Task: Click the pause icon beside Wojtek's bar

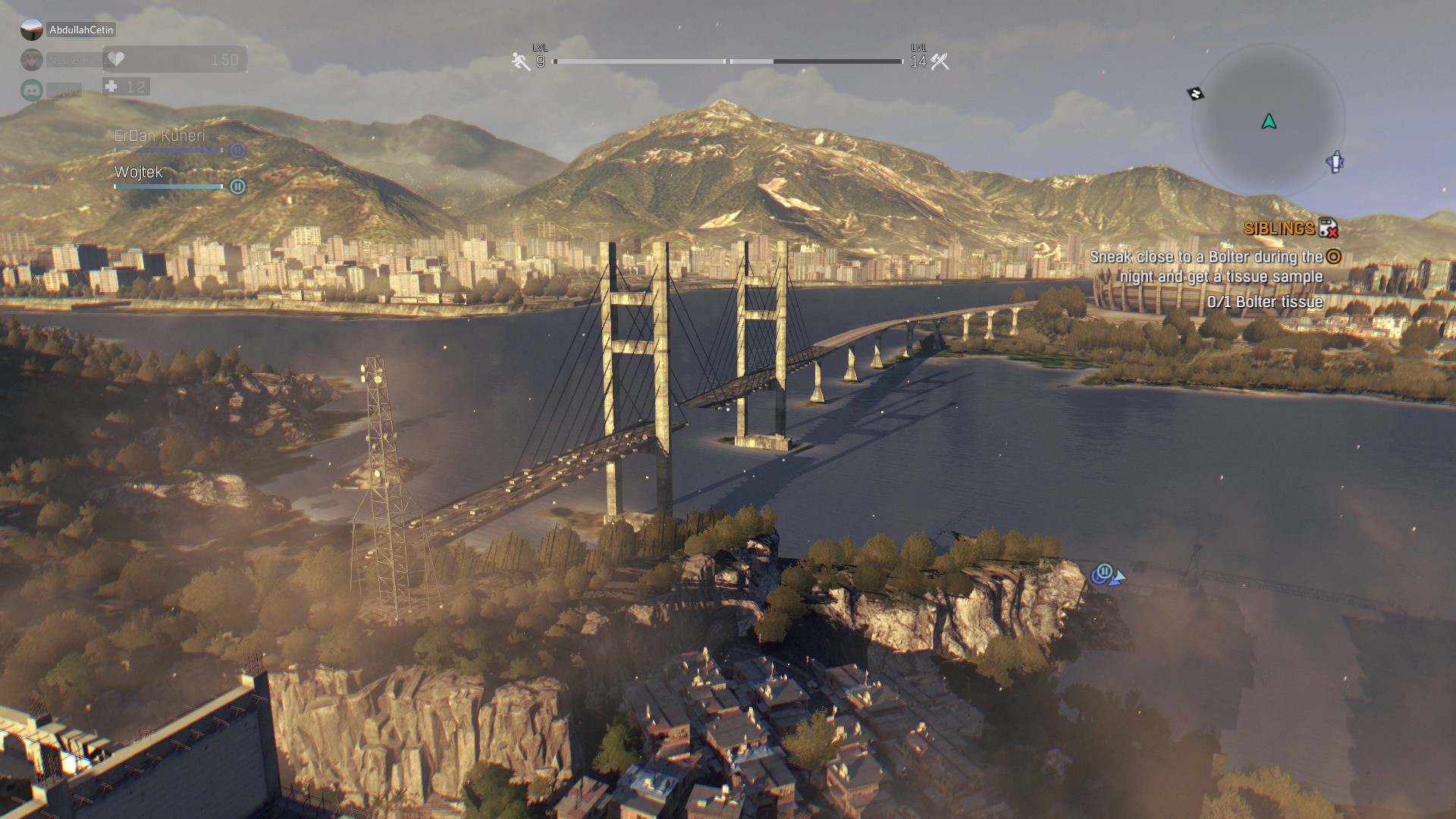Action: point(237,187)
